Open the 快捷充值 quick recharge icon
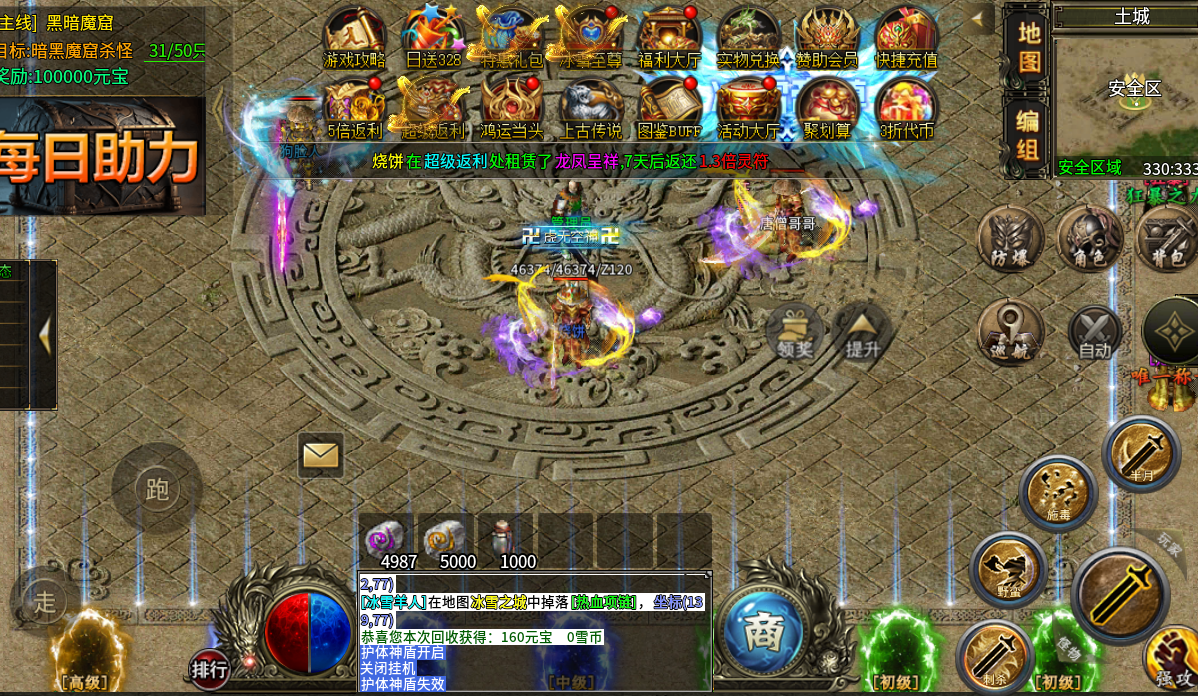 (906, 36)
